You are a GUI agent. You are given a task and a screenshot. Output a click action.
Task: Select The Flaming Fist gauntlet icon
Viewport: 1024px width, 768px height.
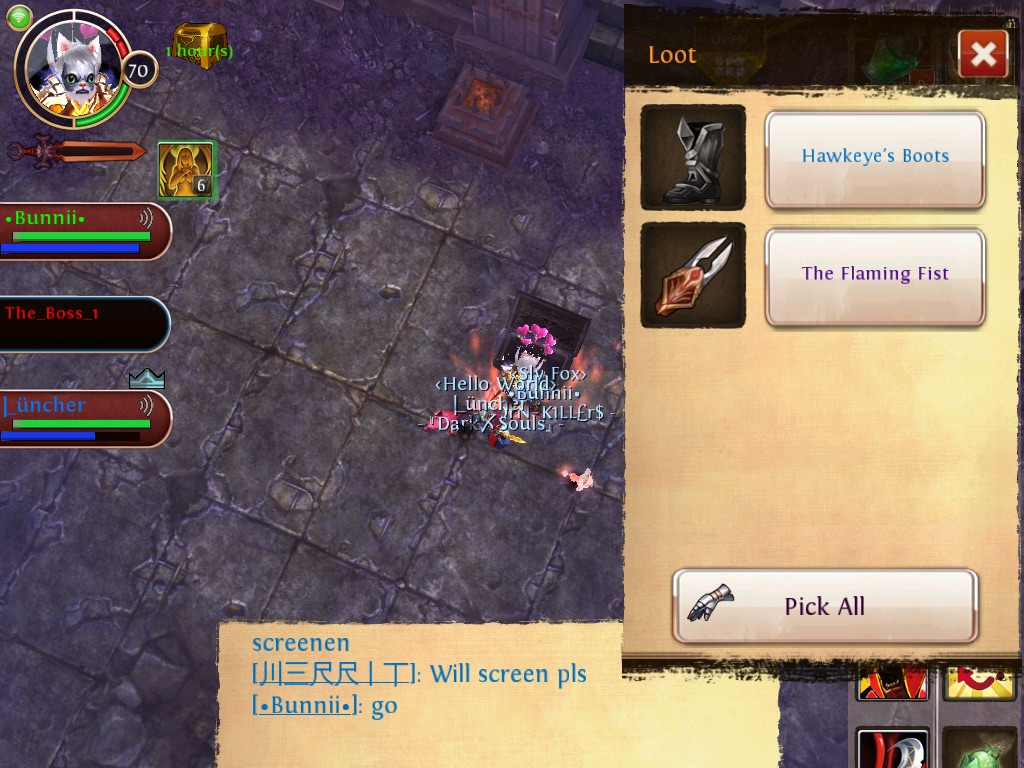tap(693, 275)
